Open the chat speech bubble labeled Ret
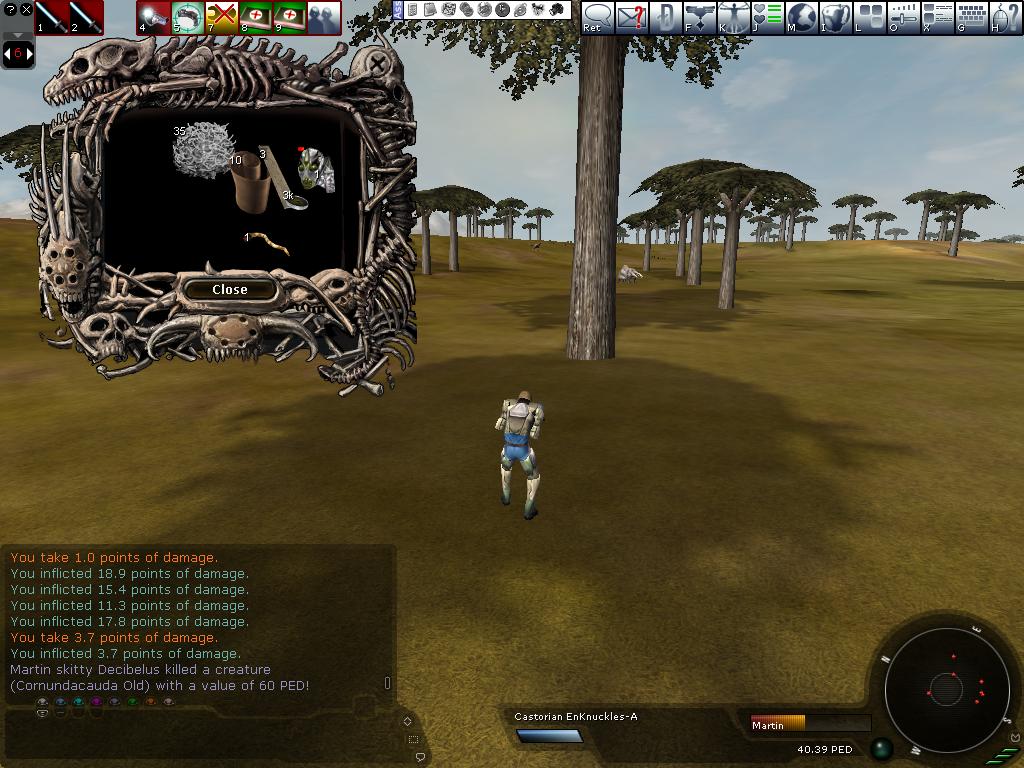Viewport: 1024px width, 768px height. (597, 17)
